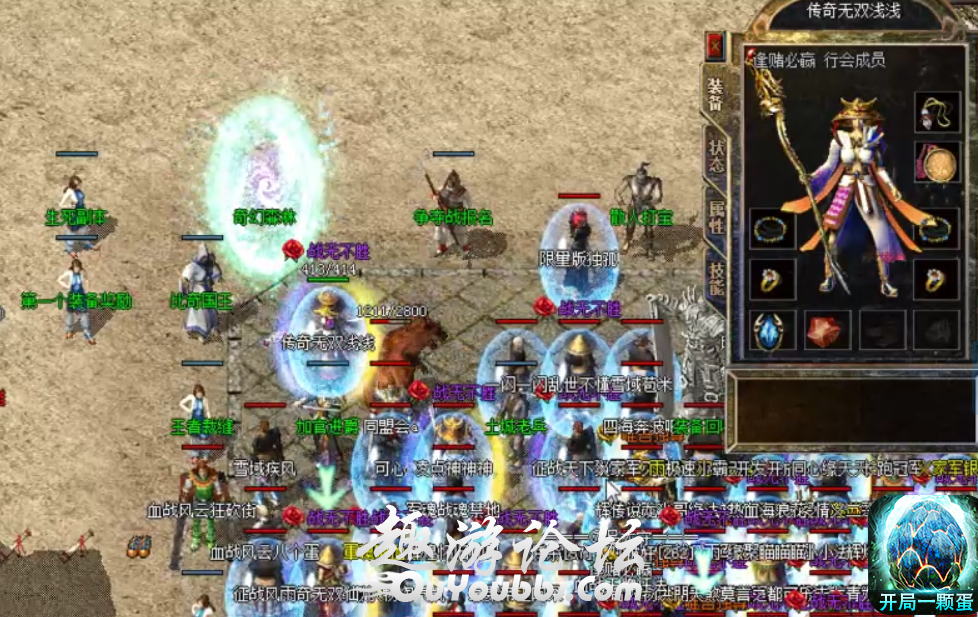Screen dimensions: 978x617
Task: Inspect the blue crystal gem slot
Action: [771, 331]
